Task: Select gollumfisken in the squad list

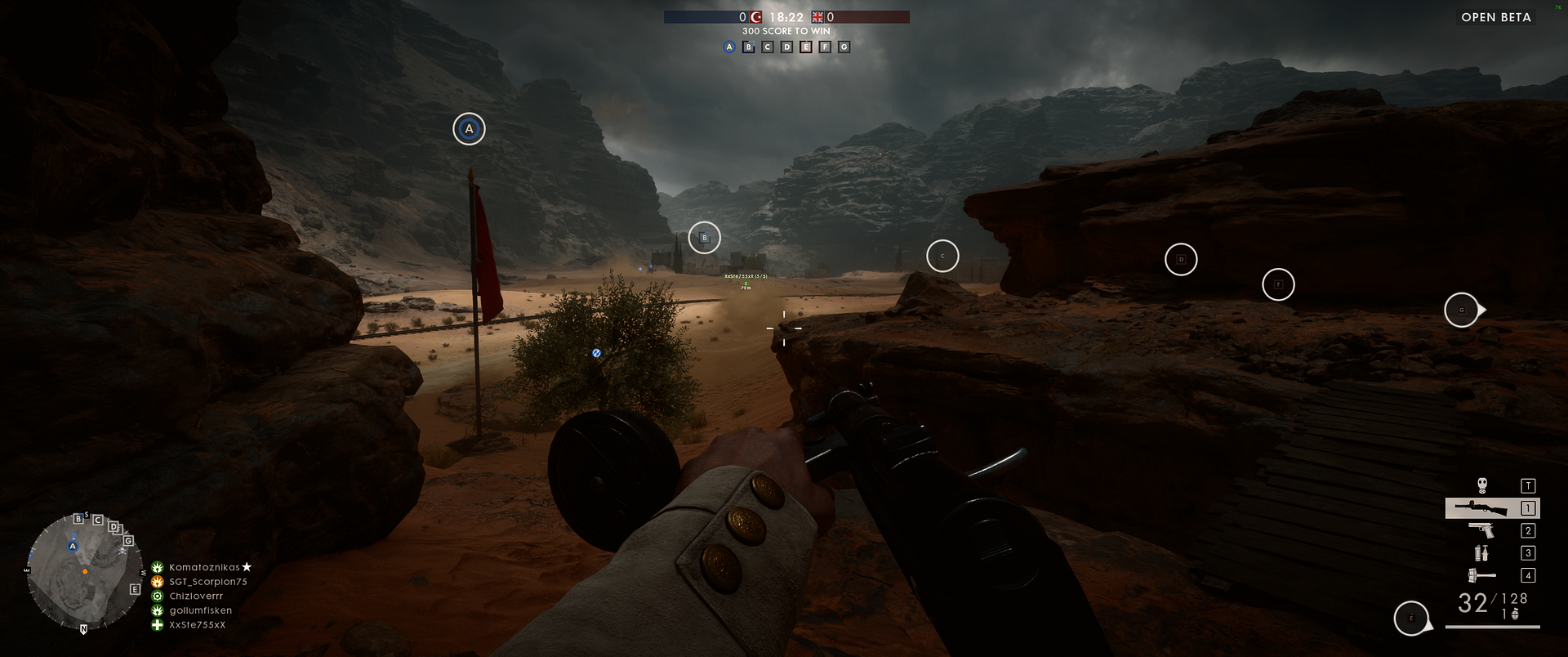Action: coord(200,610)
